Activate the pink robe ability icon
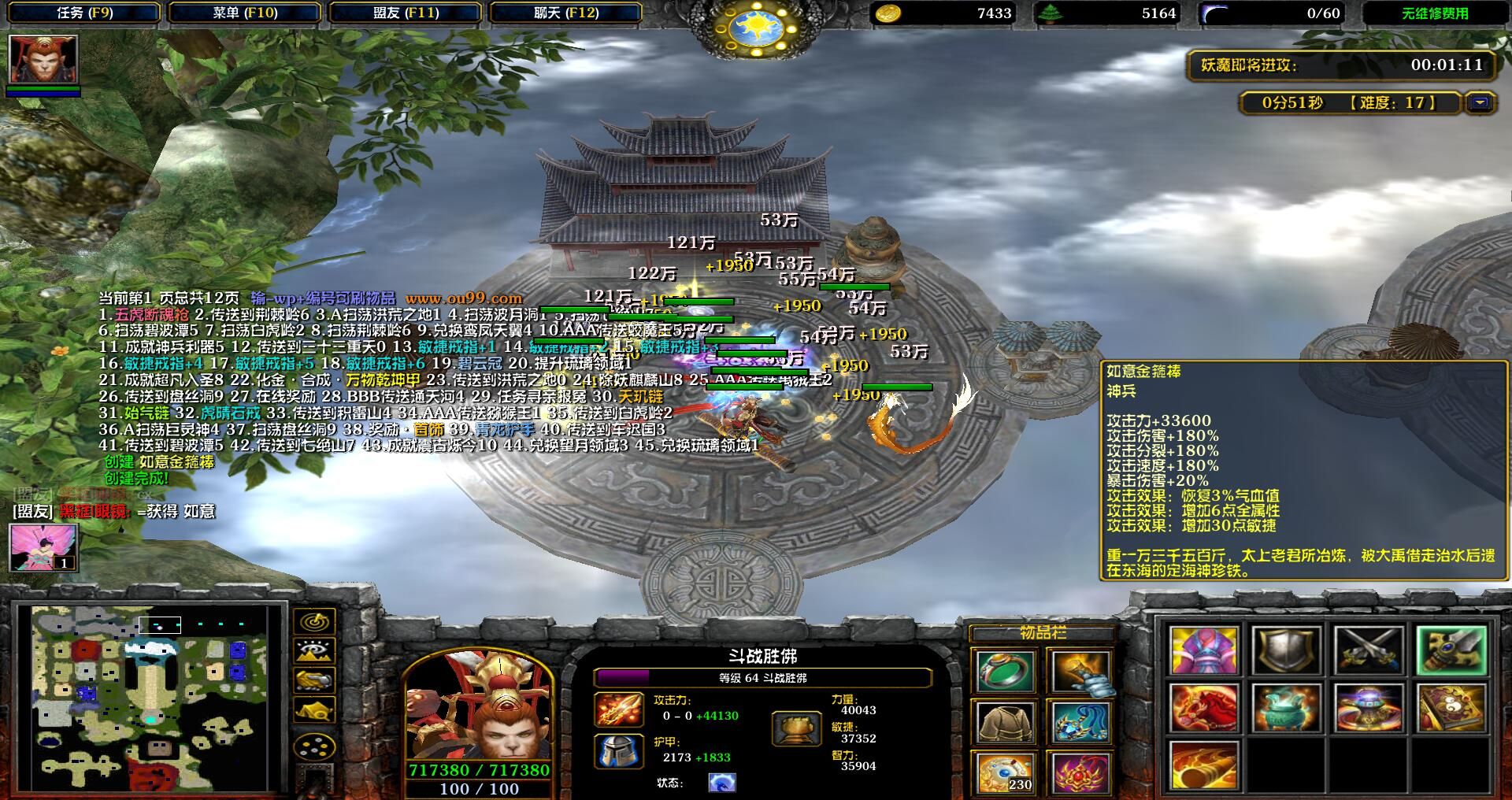The width and height of the screenshot is (1512, 800). (1204, 650)
